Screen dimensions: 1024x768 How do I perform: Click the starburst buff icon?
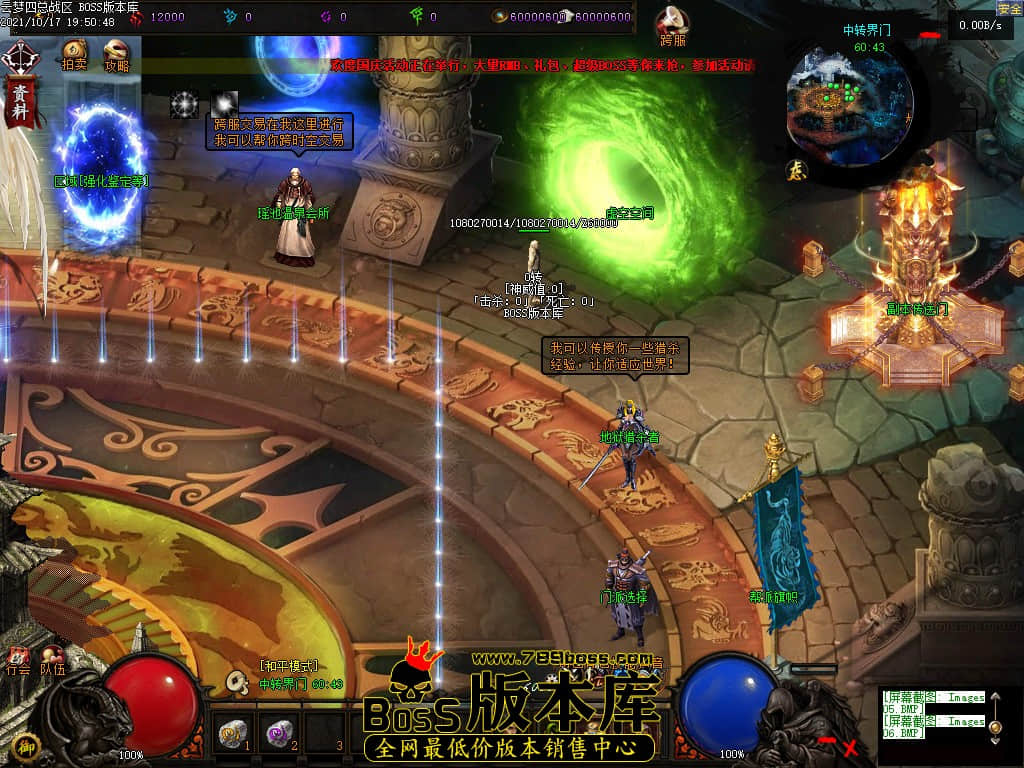point(185,104)
